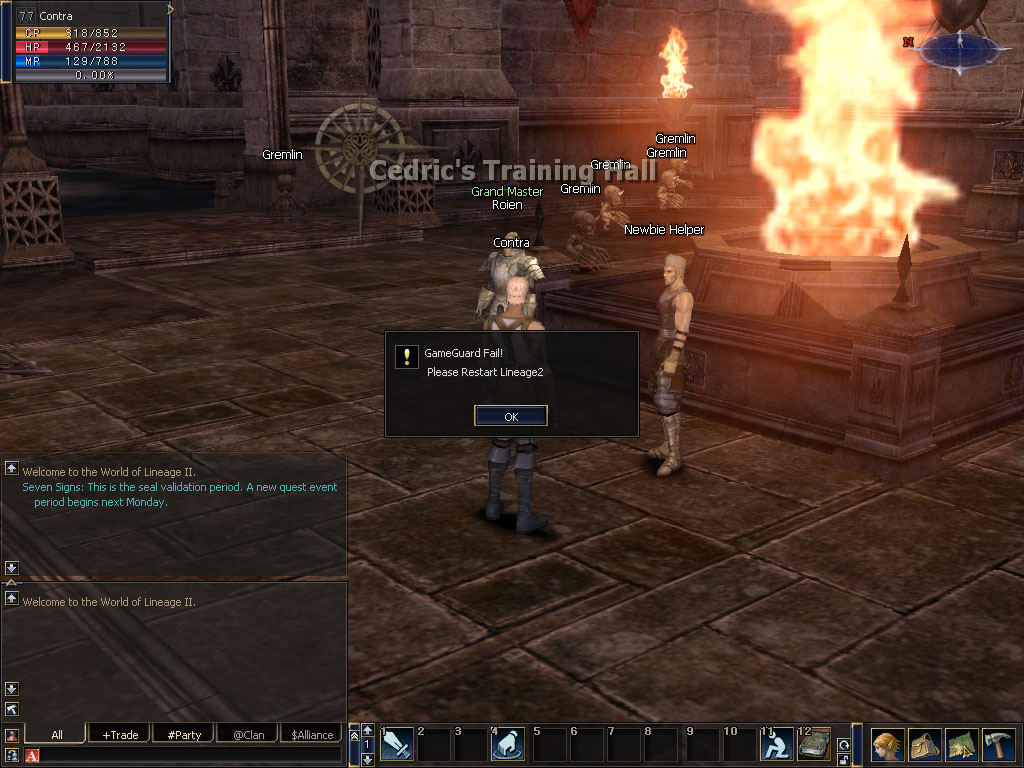Image resolution: width=1024 pixels, height=768 pixels.
Task: Show the @Clan chat tab
Action: (x=248, y=734)
